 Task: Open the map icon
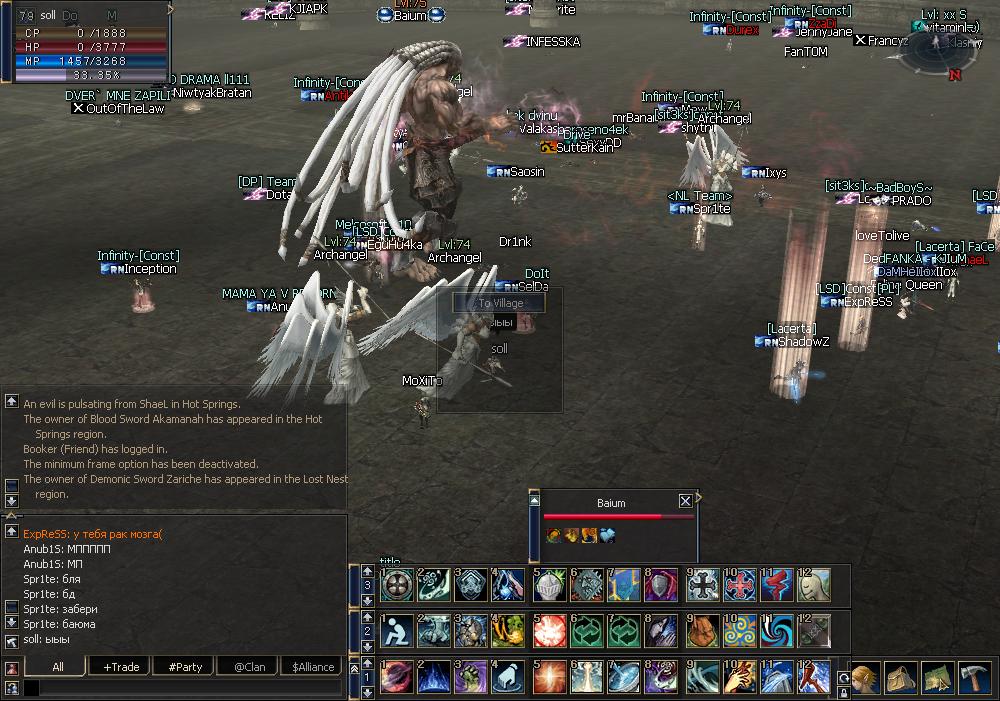pyautogui.click(x=937, y=678)
